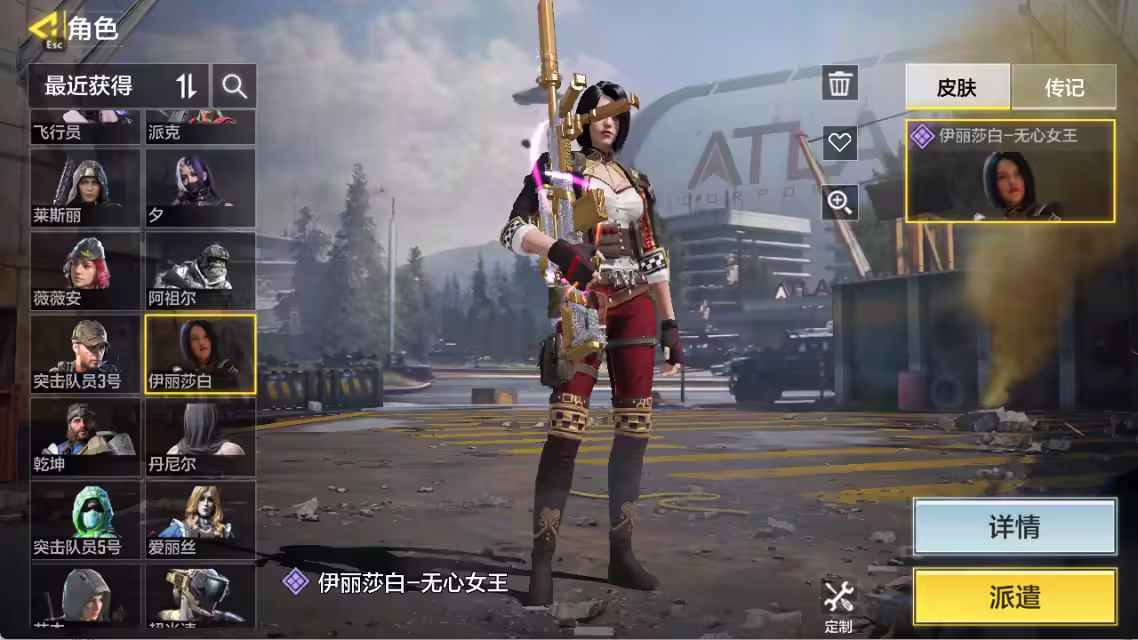Pick the 丹尼尔 character tile
The height and width of the screenshot is (640, 1138).
(x=200, y=437)
